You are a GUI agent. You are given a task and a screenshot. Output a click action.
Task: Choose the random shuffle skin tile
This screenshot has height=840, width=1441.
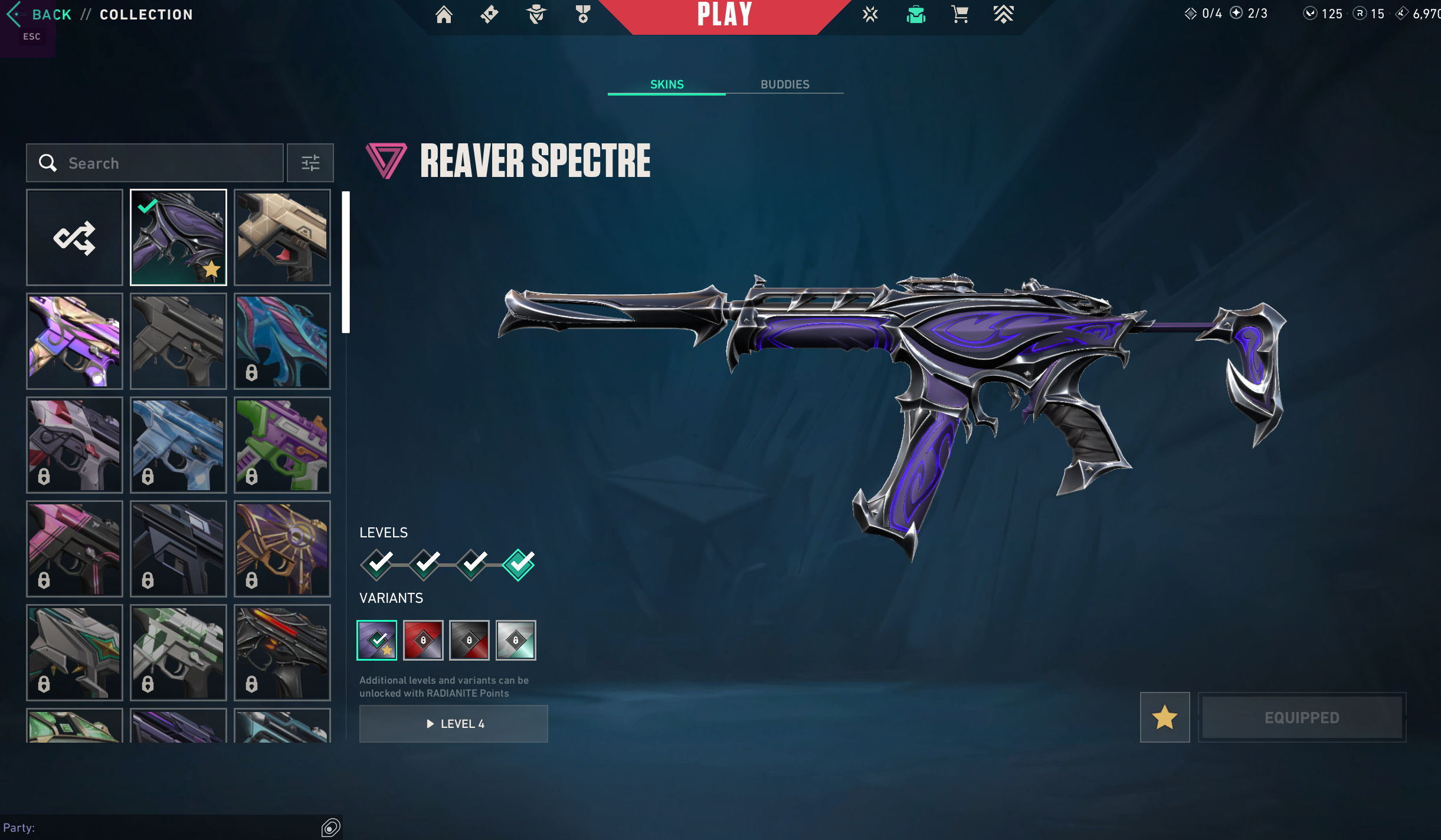pos(74,237)
